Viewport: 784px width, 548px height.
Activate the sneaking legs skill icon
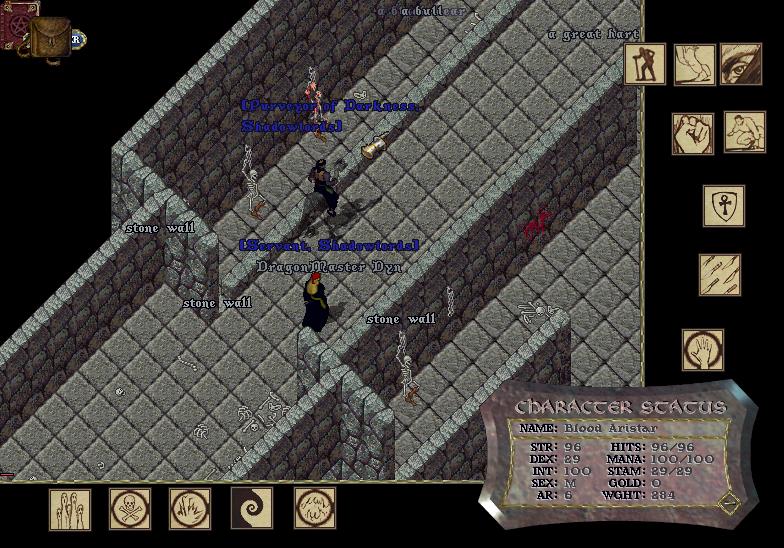(694, 64)
